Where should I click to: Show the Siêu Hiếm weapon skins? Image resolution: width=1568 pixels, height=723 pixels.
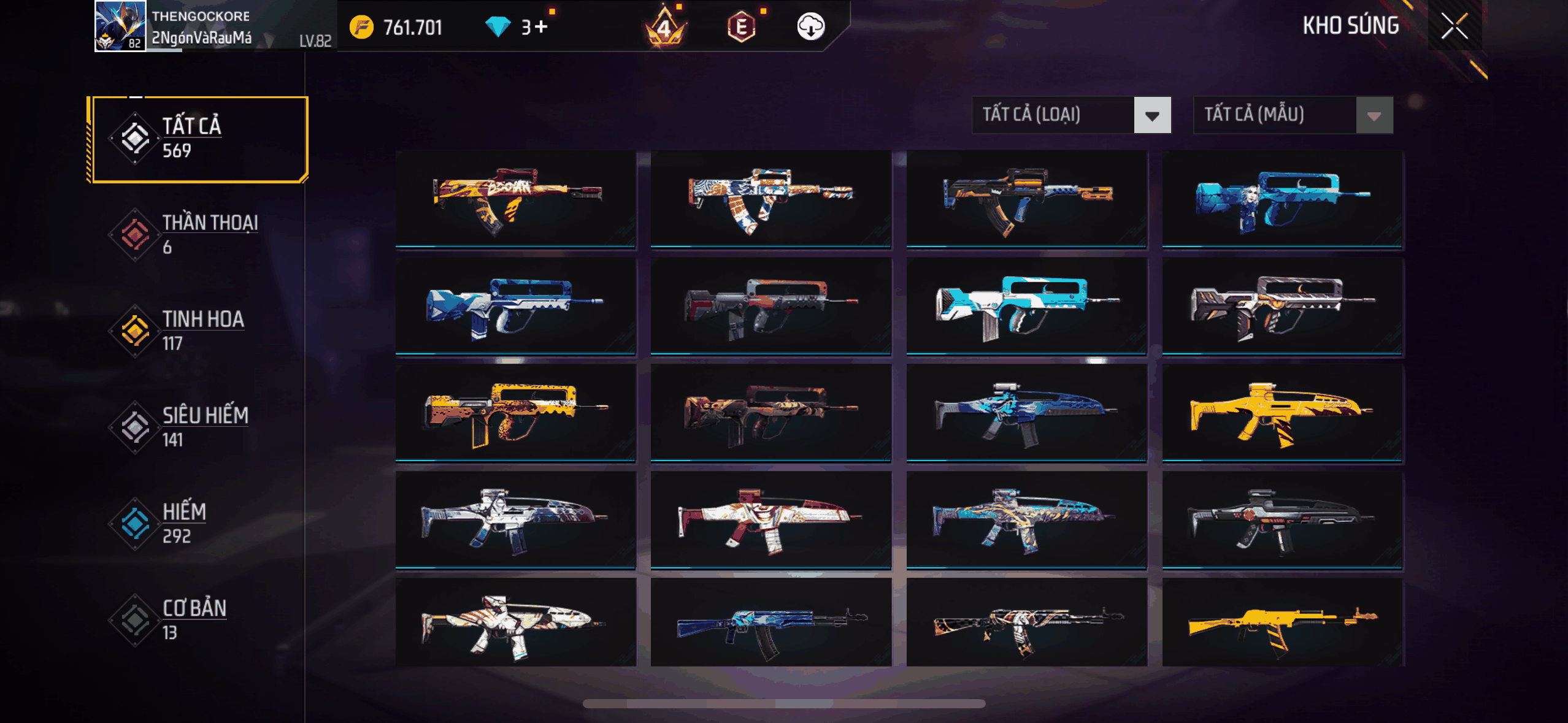point(198,427)
